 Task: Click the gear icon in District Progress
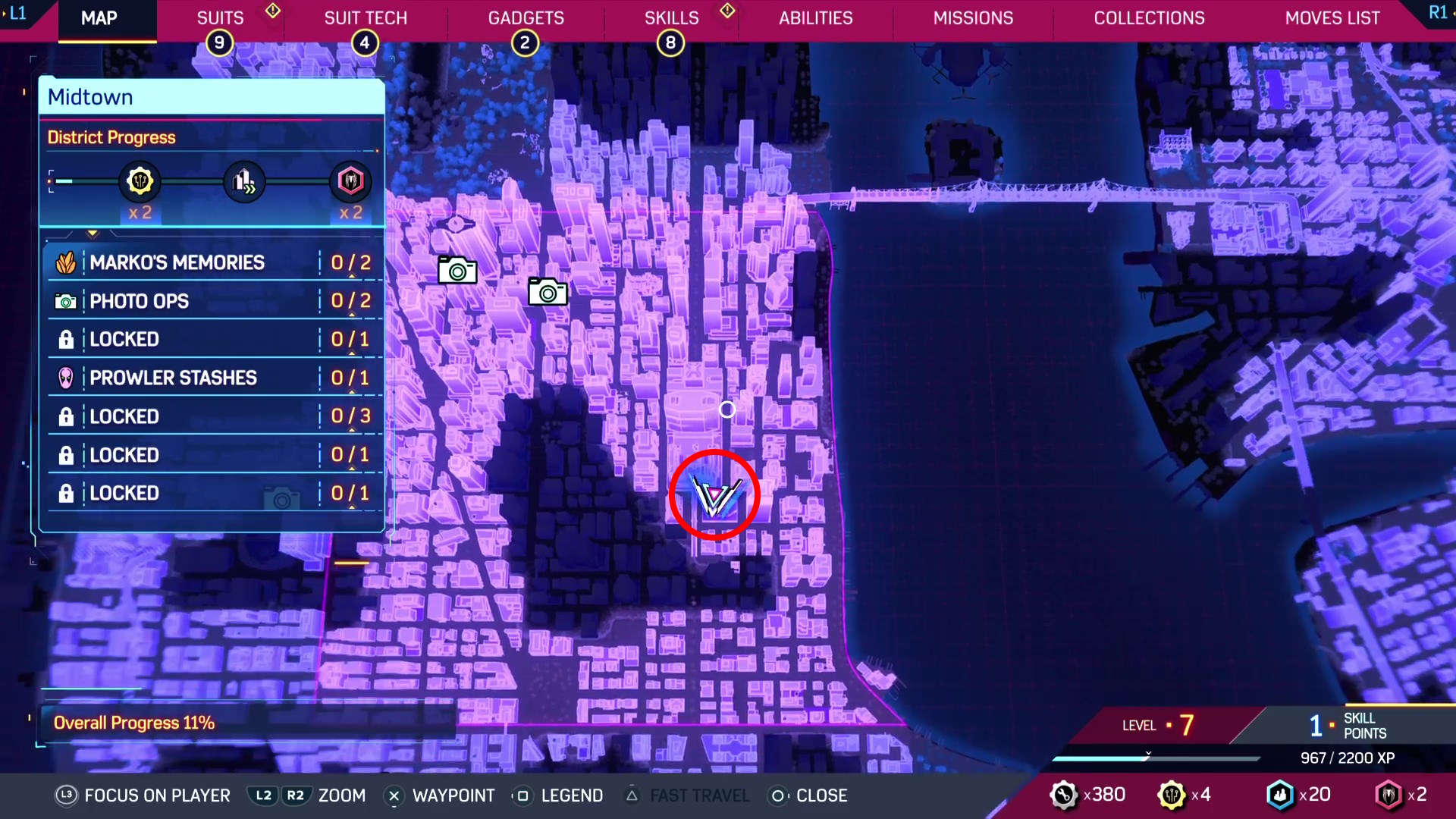click(139, 181)
